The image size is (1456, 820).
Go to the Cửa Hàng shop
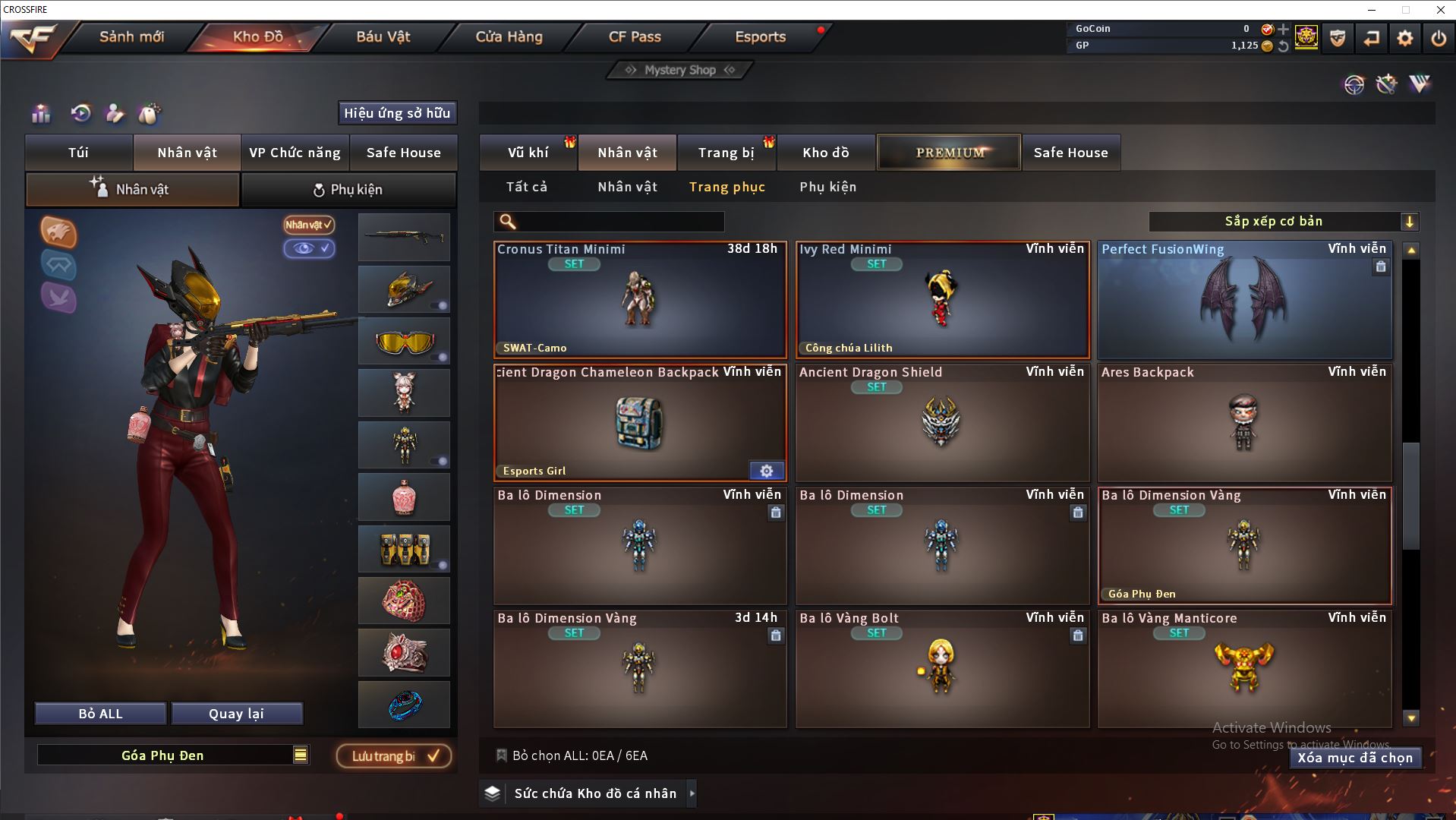point(509,36)
